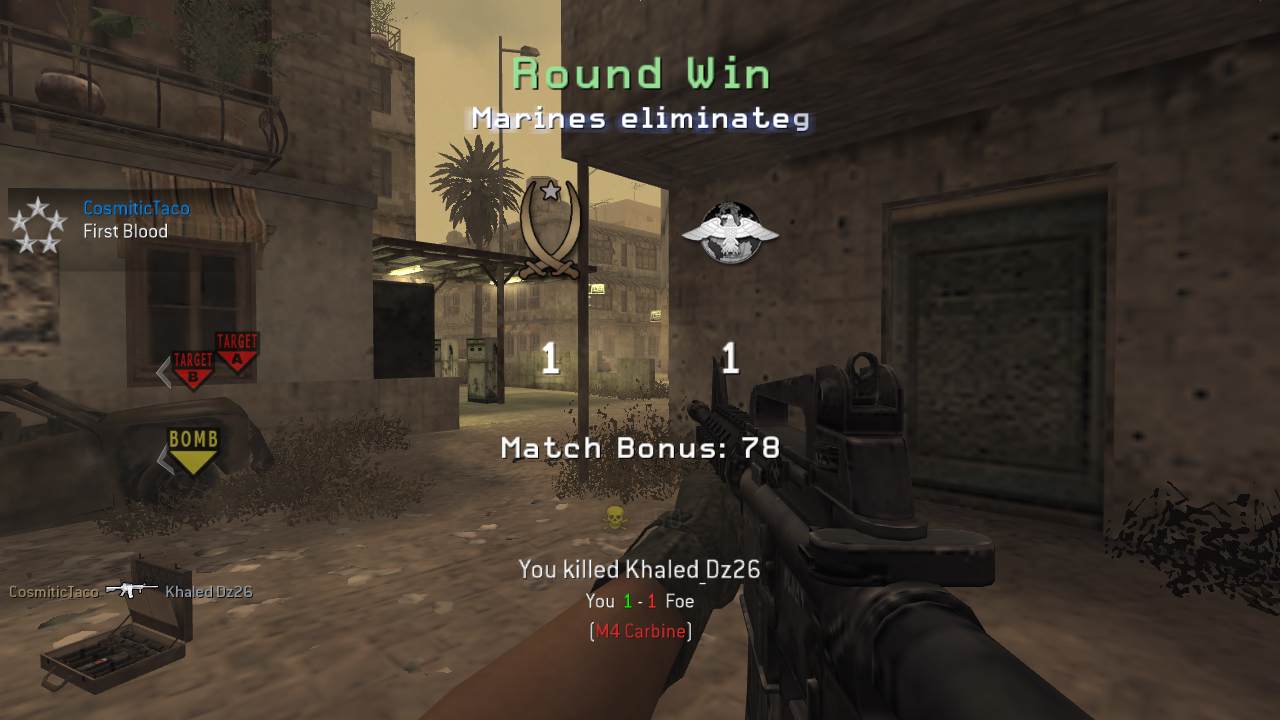
Task: Expand the Match Bonus details
Action: 638,448
